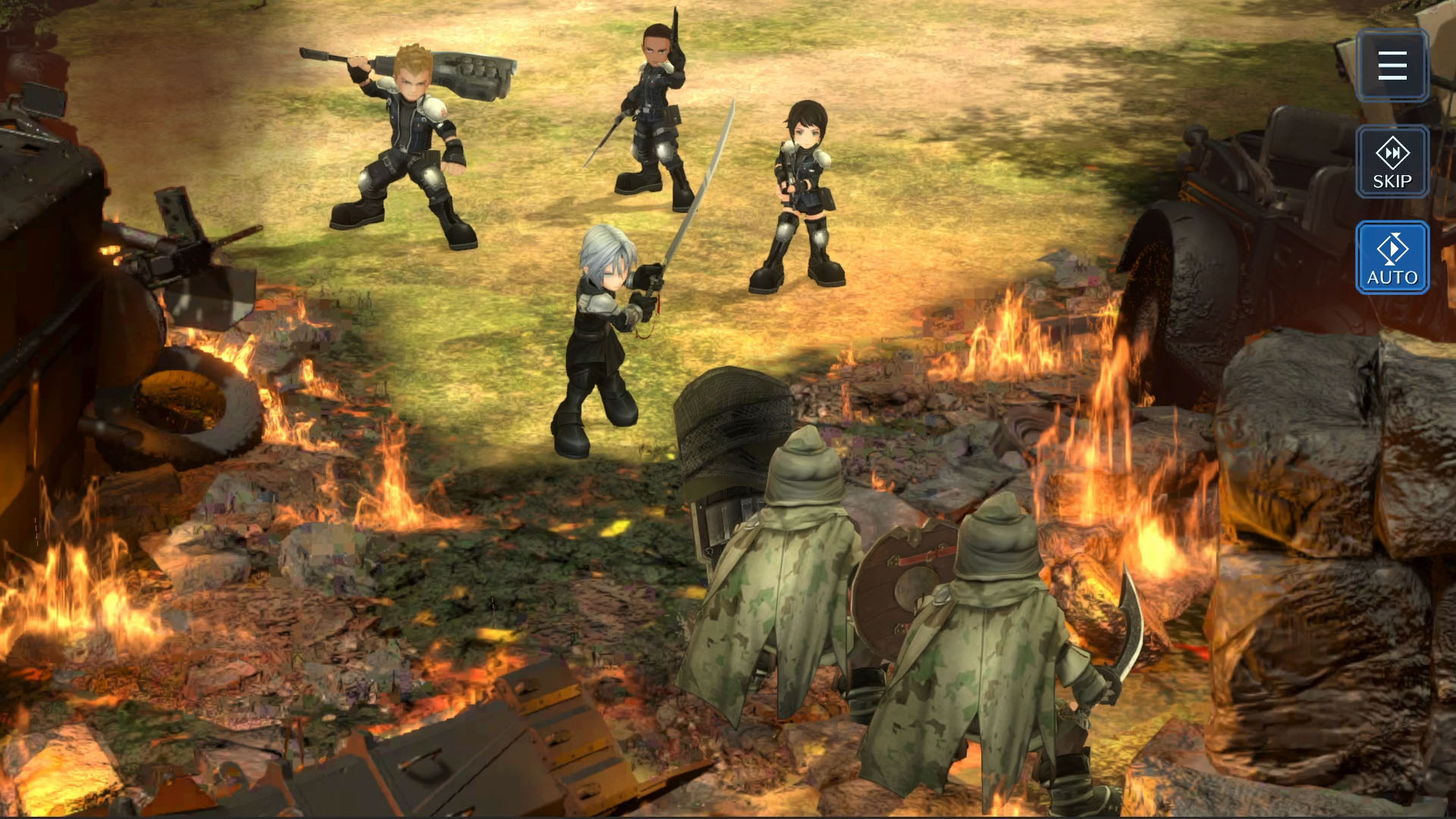This screenshot has height=819, width=1456.
Task: Open the battle menu via hamburger icon
Action: [x=1393, y=65]
